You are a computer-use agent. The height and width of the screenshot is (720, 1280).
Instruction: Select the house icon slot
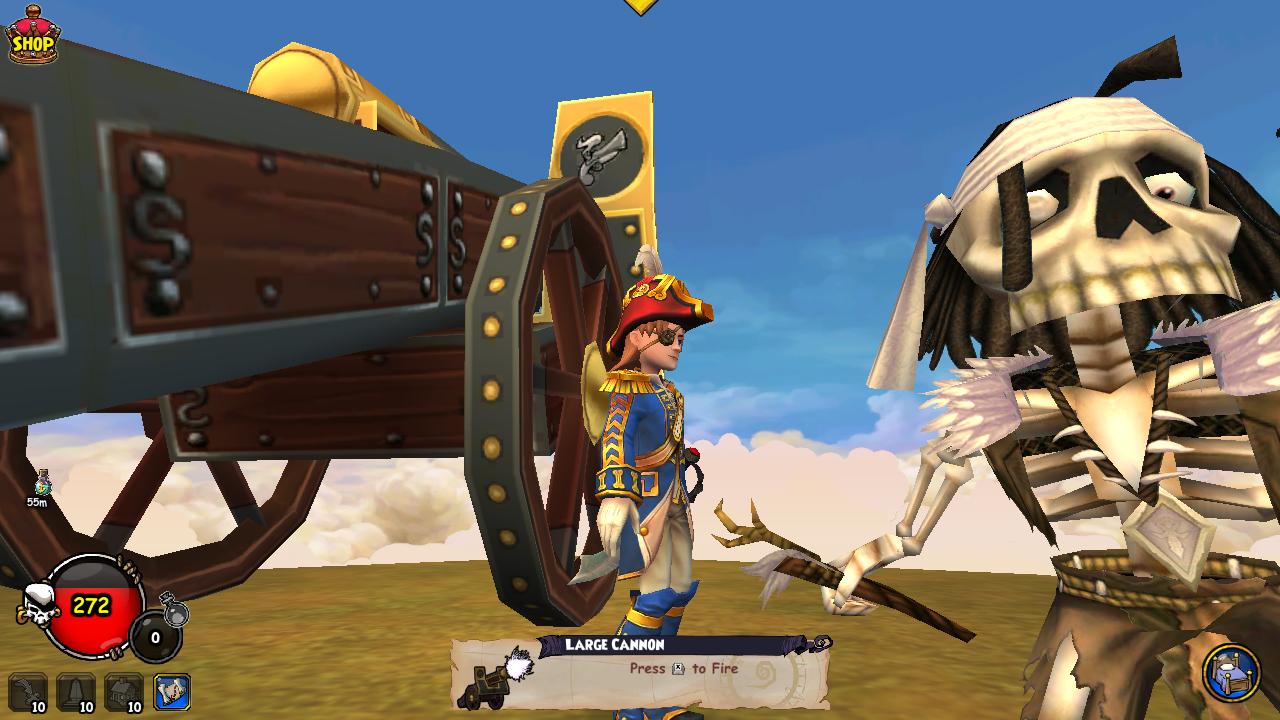[125, 691]
